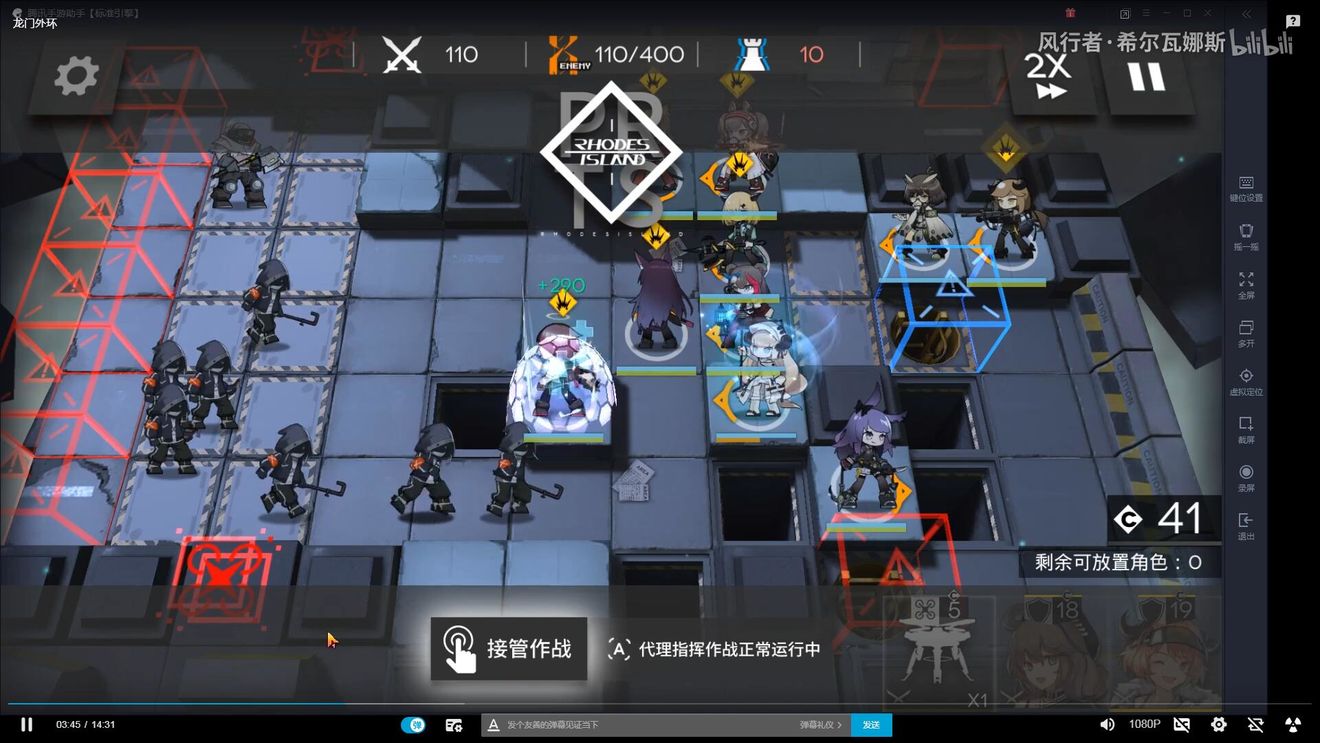Open the 1080P quality selector

point(1143,725)
